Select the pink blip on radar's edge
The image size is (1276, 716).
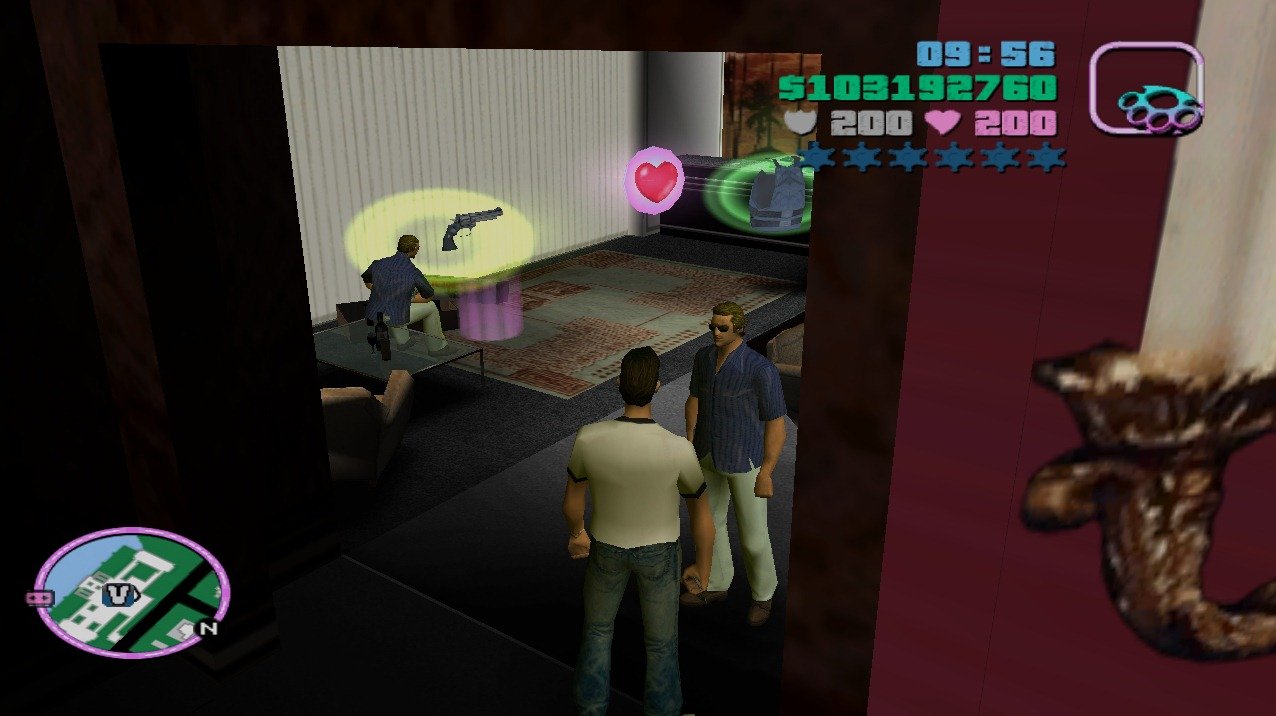[39, 597]
